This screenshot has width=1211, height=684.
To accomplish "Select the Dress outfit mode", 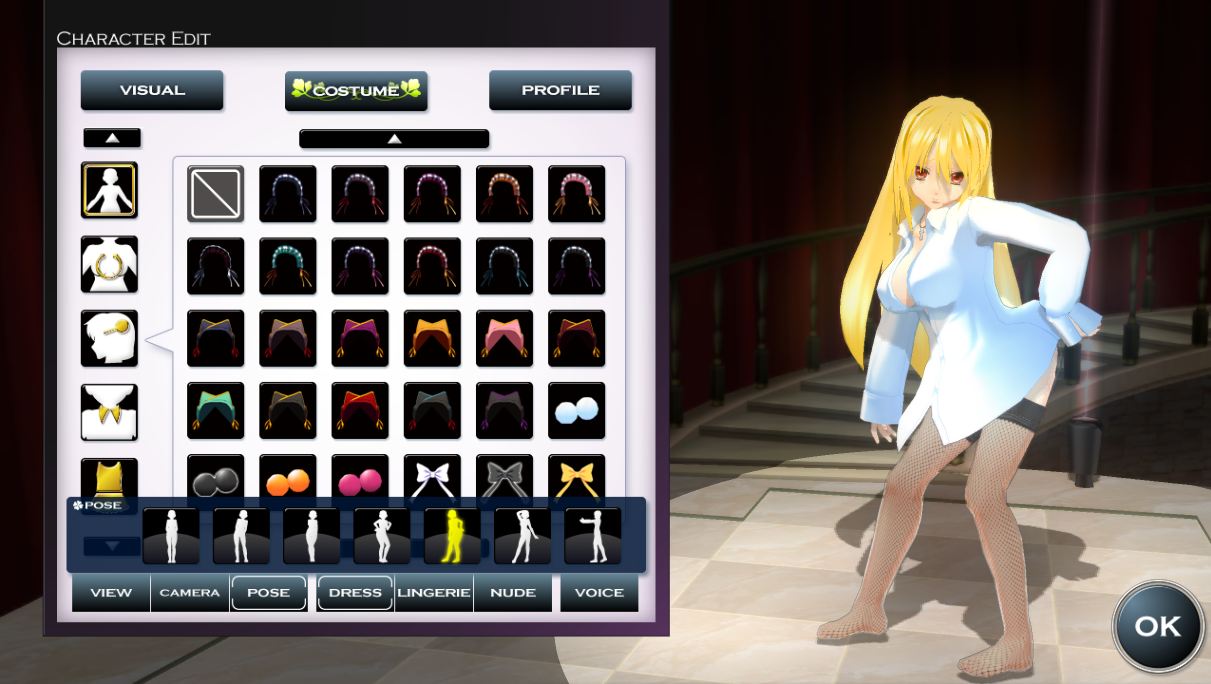I will (355, 592).
